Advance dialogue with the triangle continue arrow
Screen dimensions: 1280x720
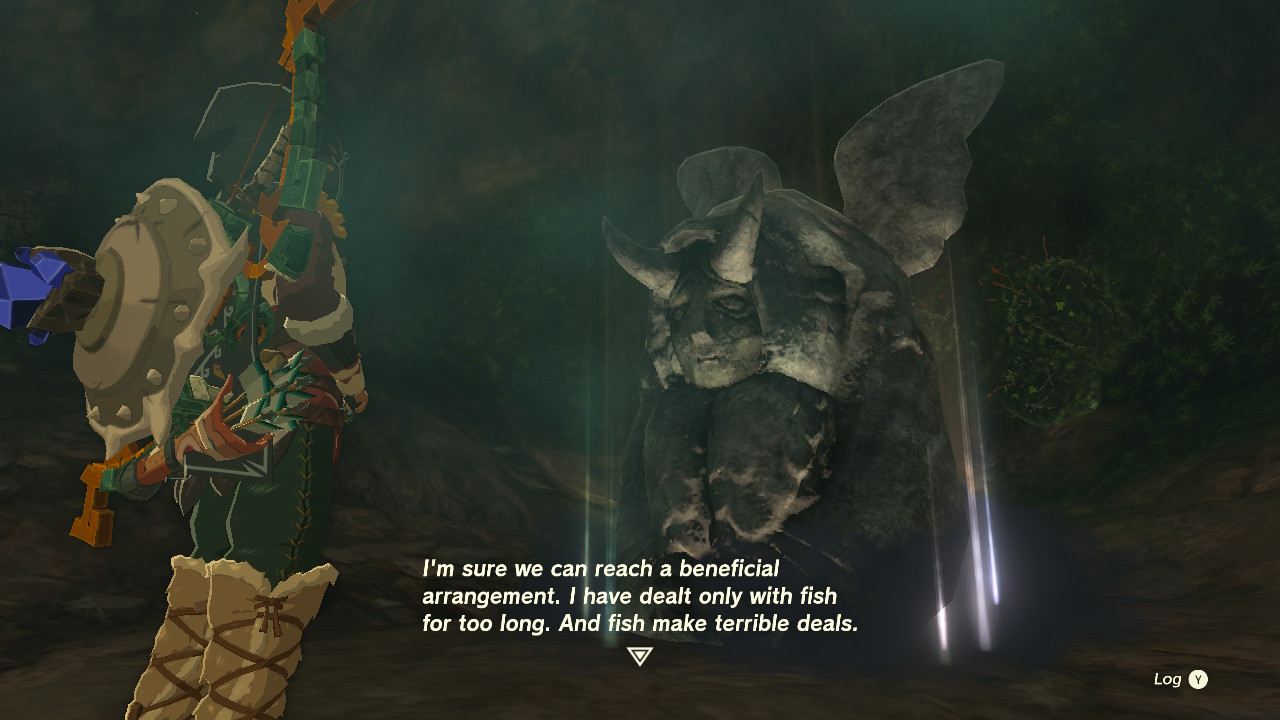tap(640, 656)
